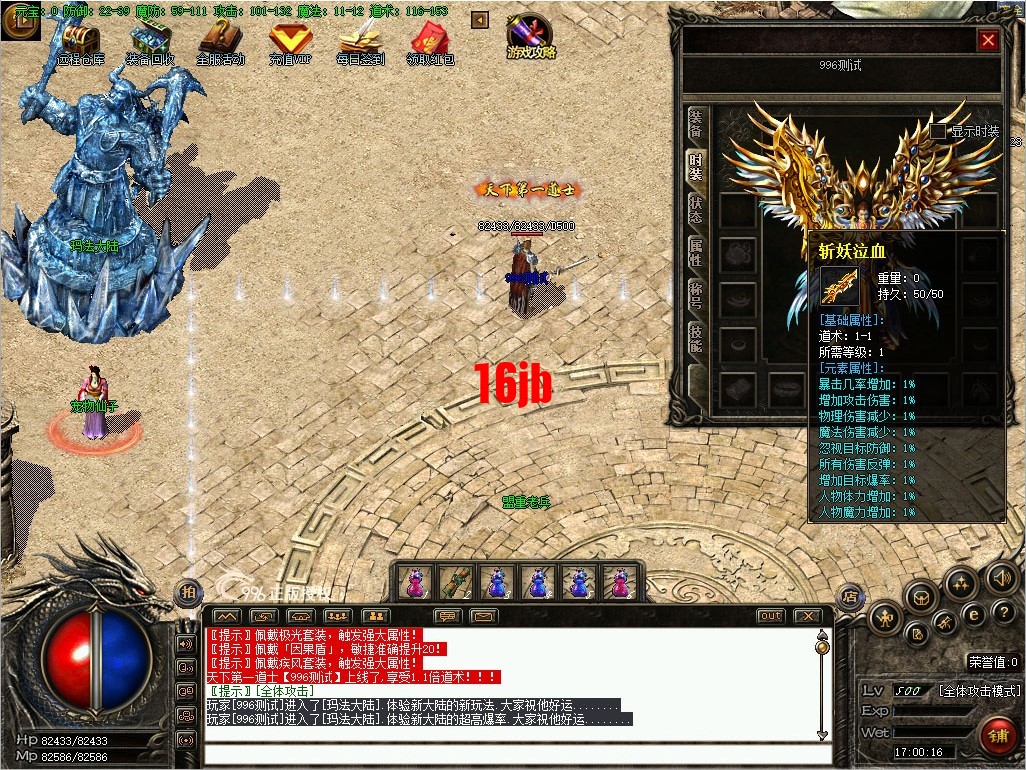This screenshot has height=770, width=1026.
Task: Open 装备回收 equipment recycling
Action: coord(150,43)
